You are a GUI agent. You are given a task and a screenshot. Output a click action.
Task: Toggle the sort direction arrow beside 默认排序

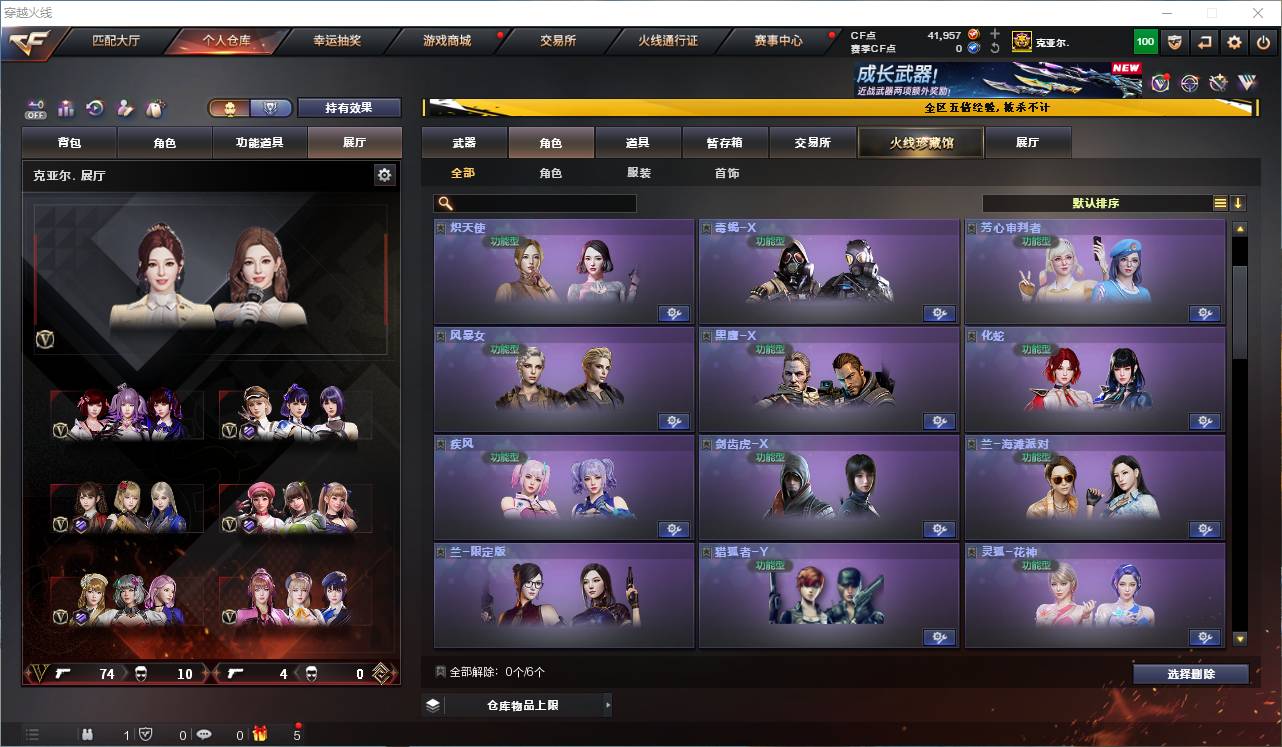[1239, 203]
